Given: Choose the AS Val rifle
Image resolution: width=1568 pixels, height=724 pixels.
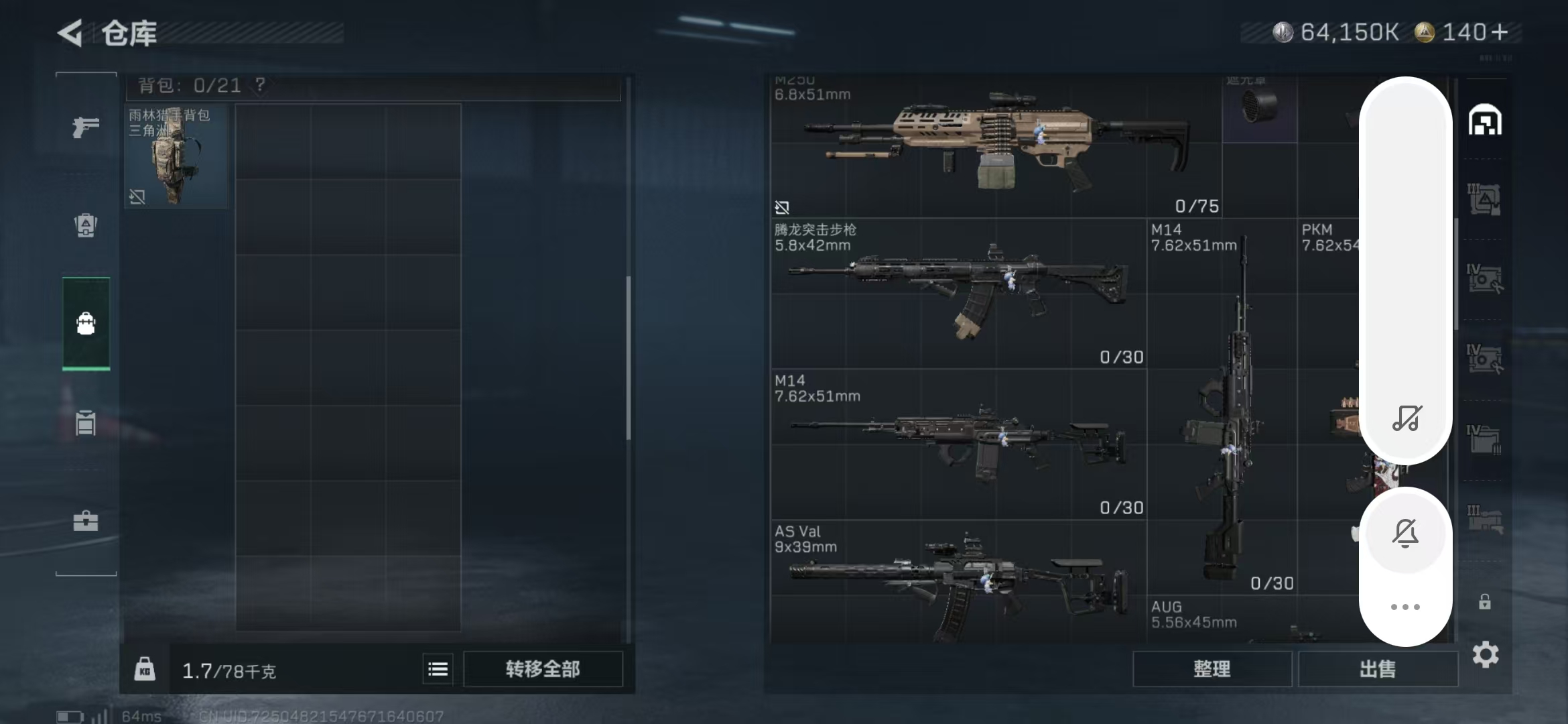Looking at the screenshot, I should 958,583.
